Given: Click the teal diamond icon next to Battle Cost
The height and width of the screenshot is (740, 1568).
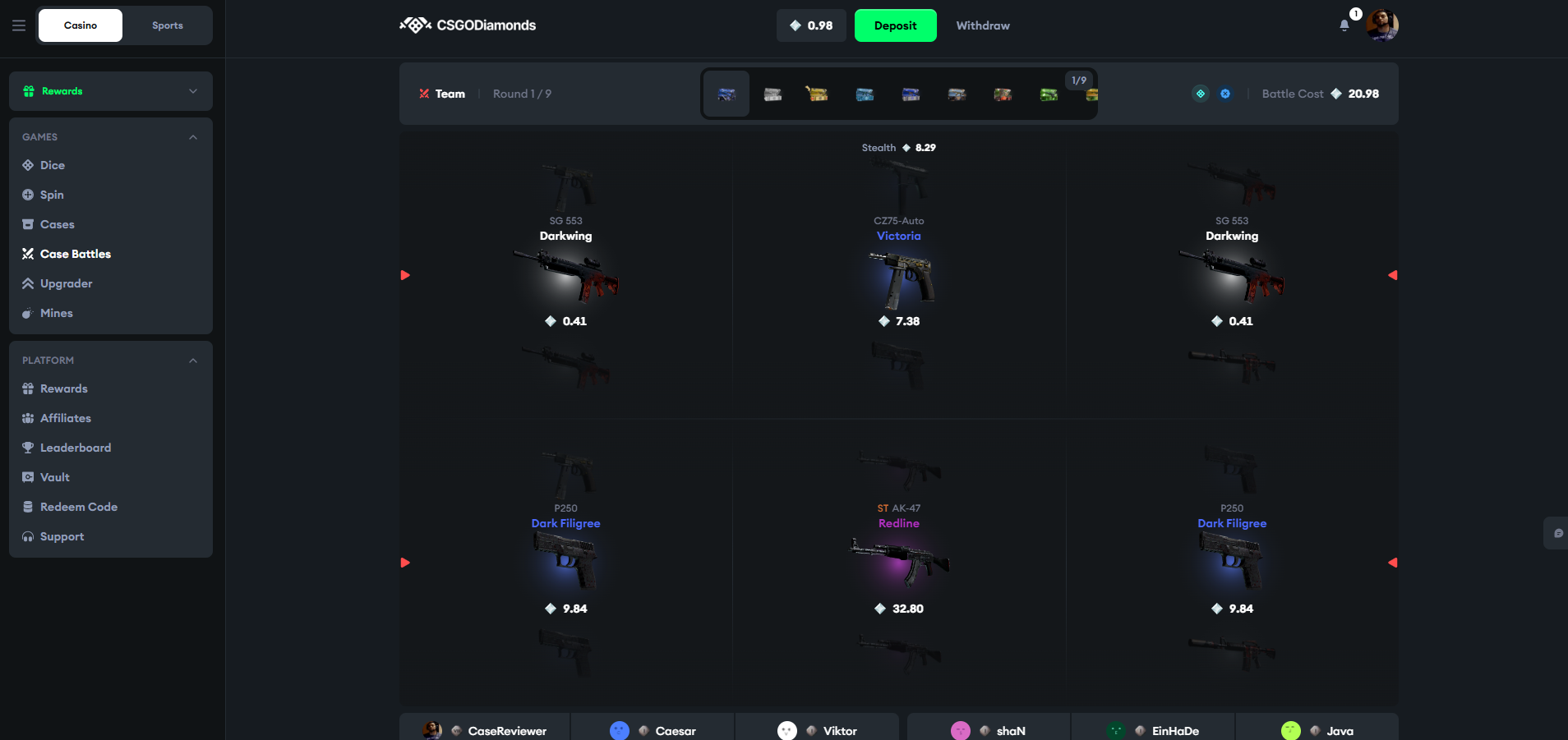Looking at the screenshot, I should pos(1201,94).
